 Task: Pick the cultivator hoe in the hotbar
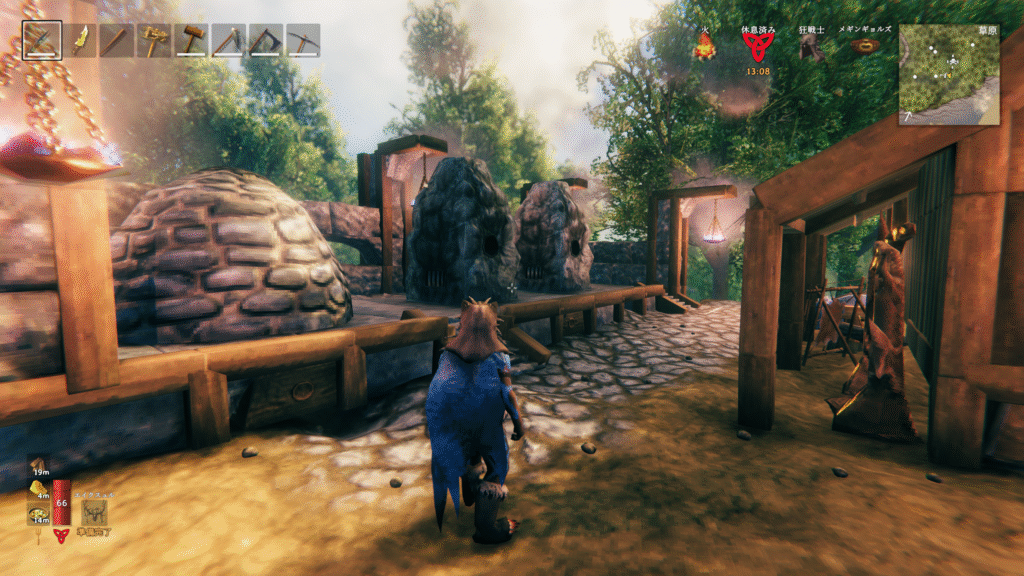click(228, 41)
